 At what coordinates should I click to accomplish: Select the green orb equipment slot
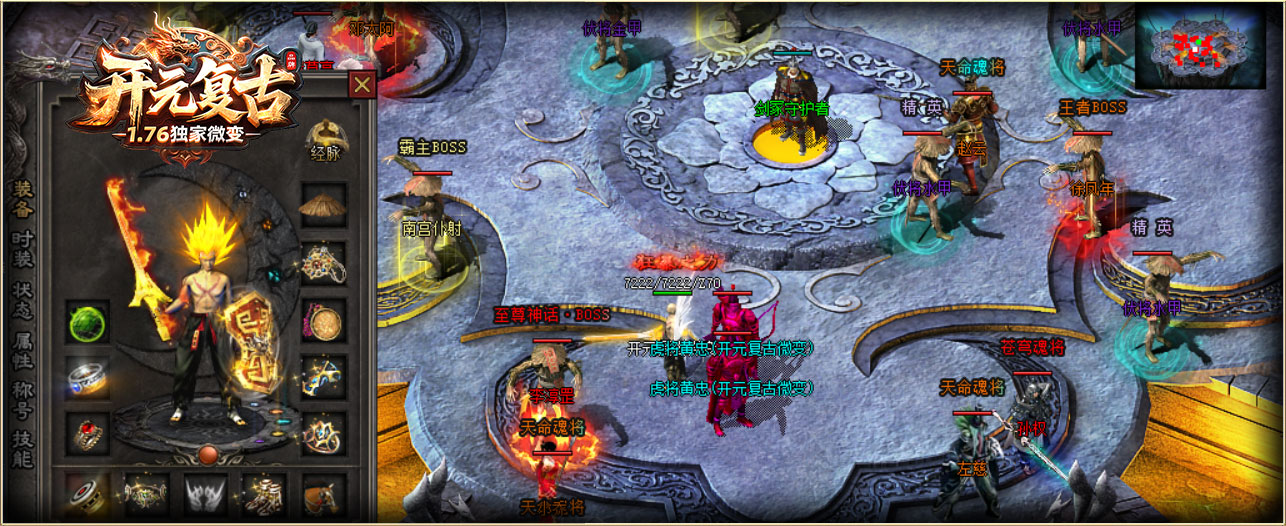click(88, 322)
